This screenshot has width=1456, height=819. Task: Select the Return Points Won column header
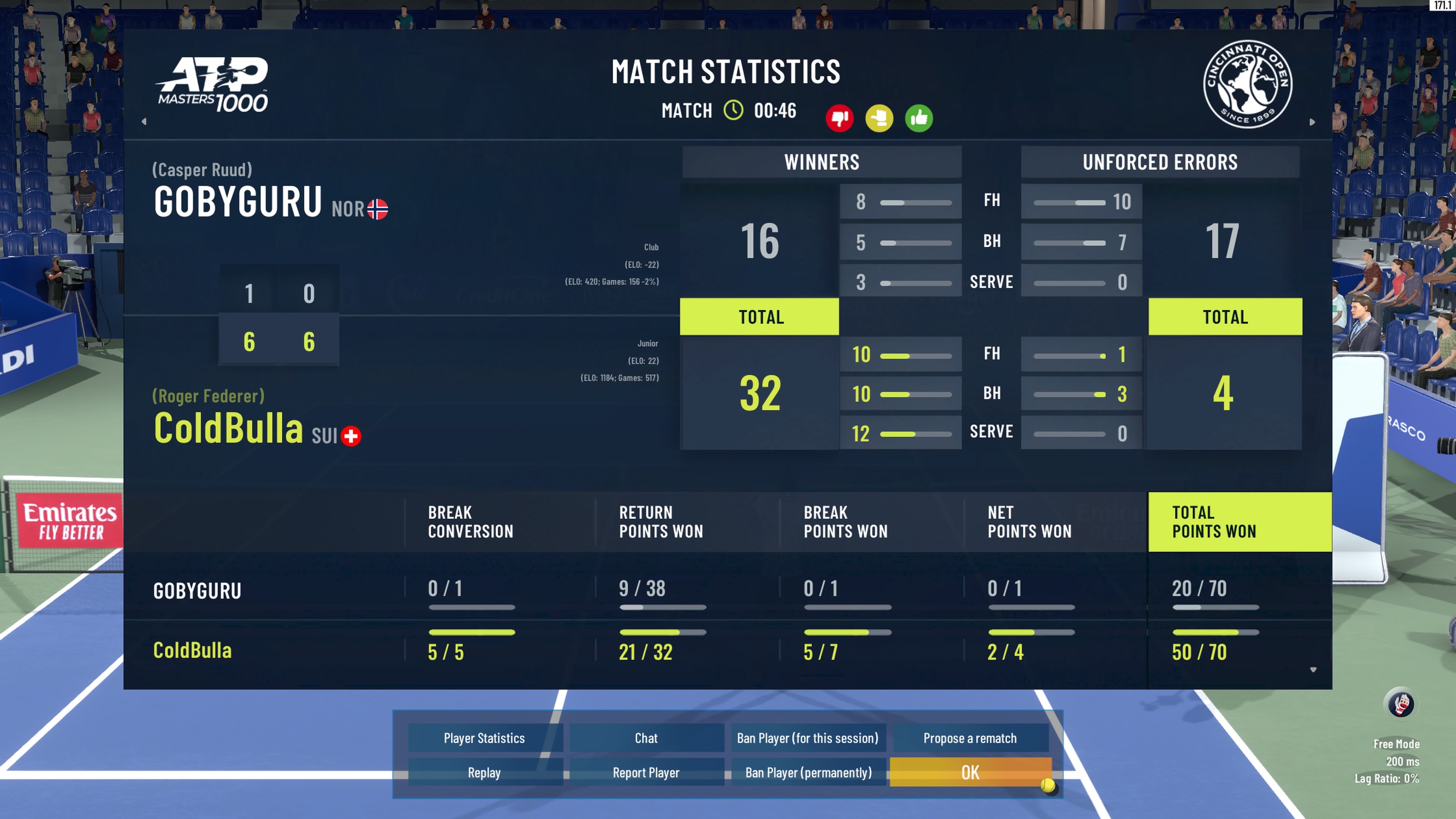point(661,522)
